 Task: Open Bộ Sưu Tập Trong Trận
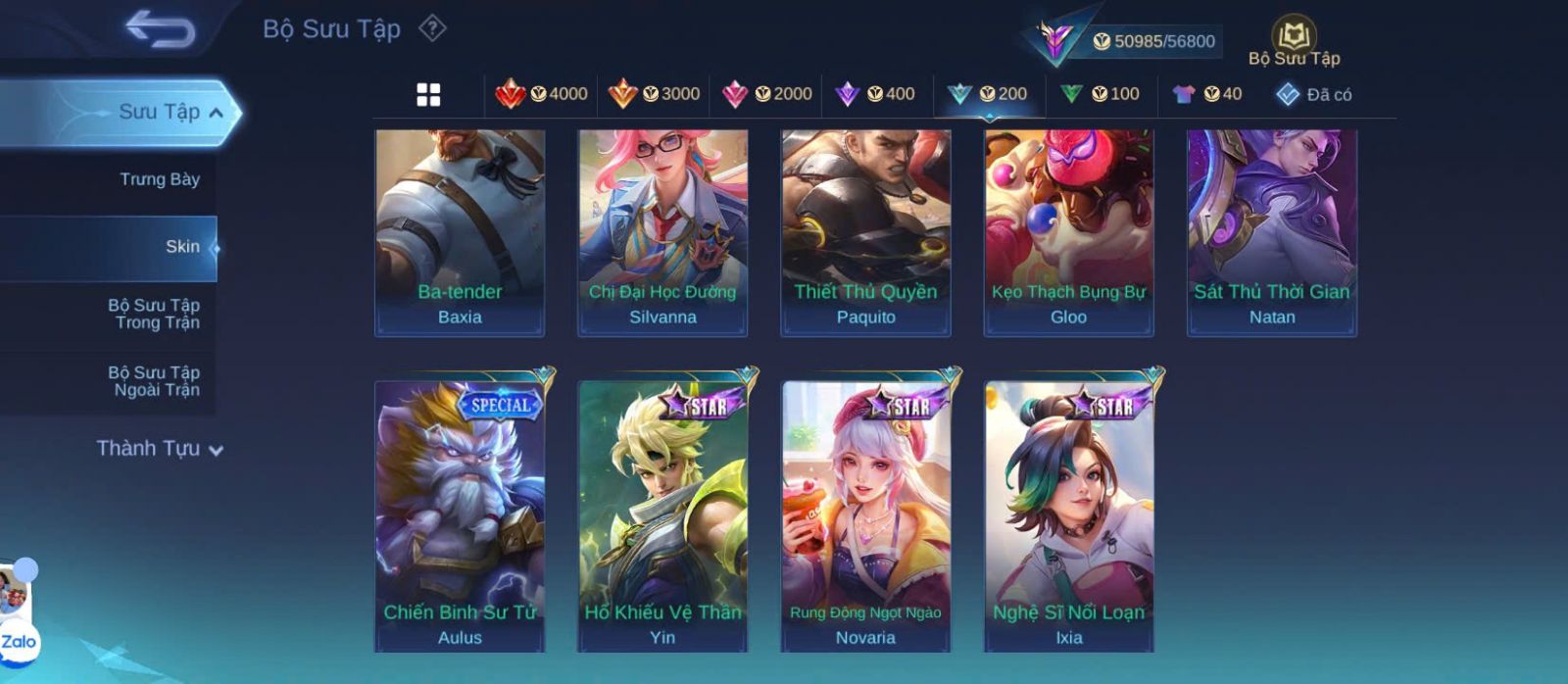pos(154,314)
